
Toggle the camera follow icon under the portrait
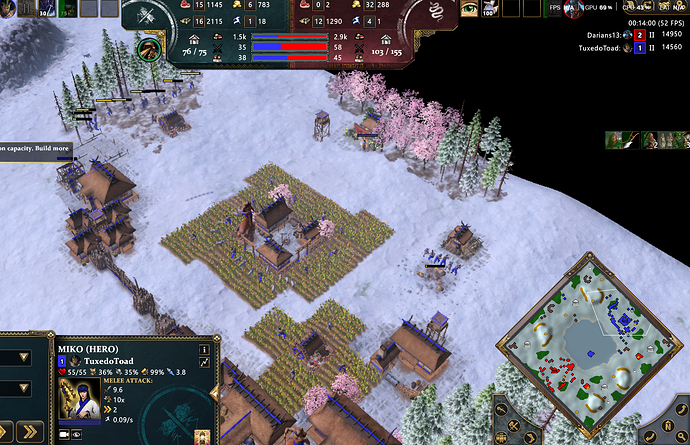click(64, 435)
